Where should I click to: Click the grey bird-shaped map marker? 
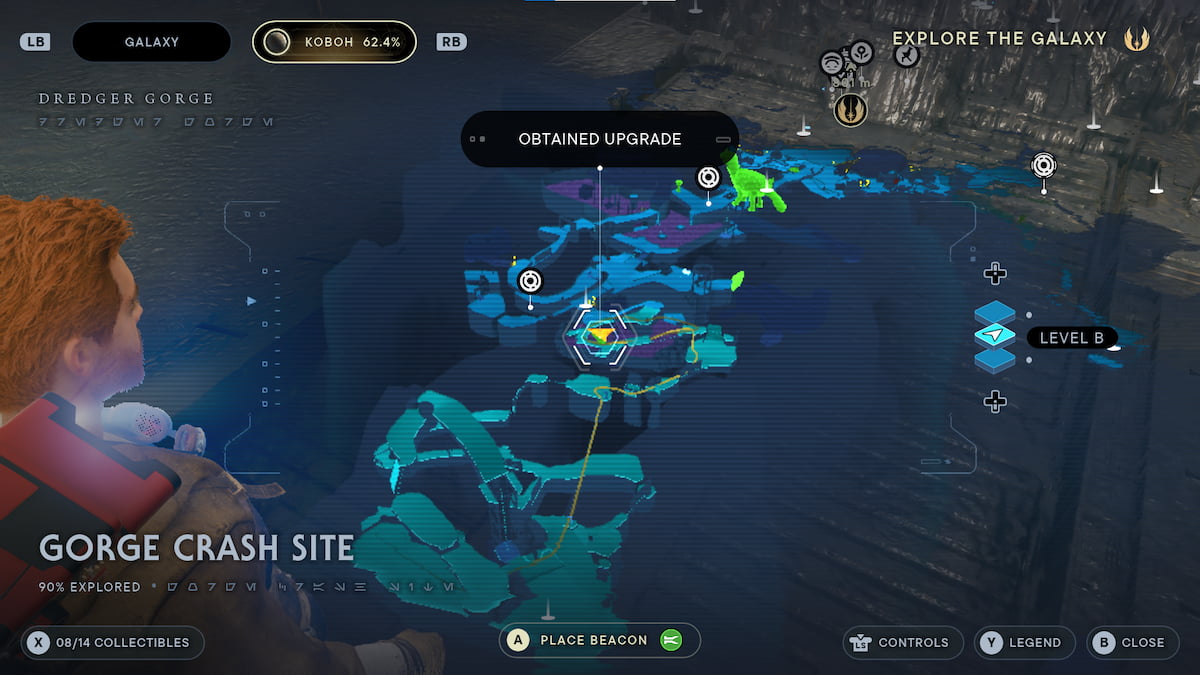(x=906, y=56)
